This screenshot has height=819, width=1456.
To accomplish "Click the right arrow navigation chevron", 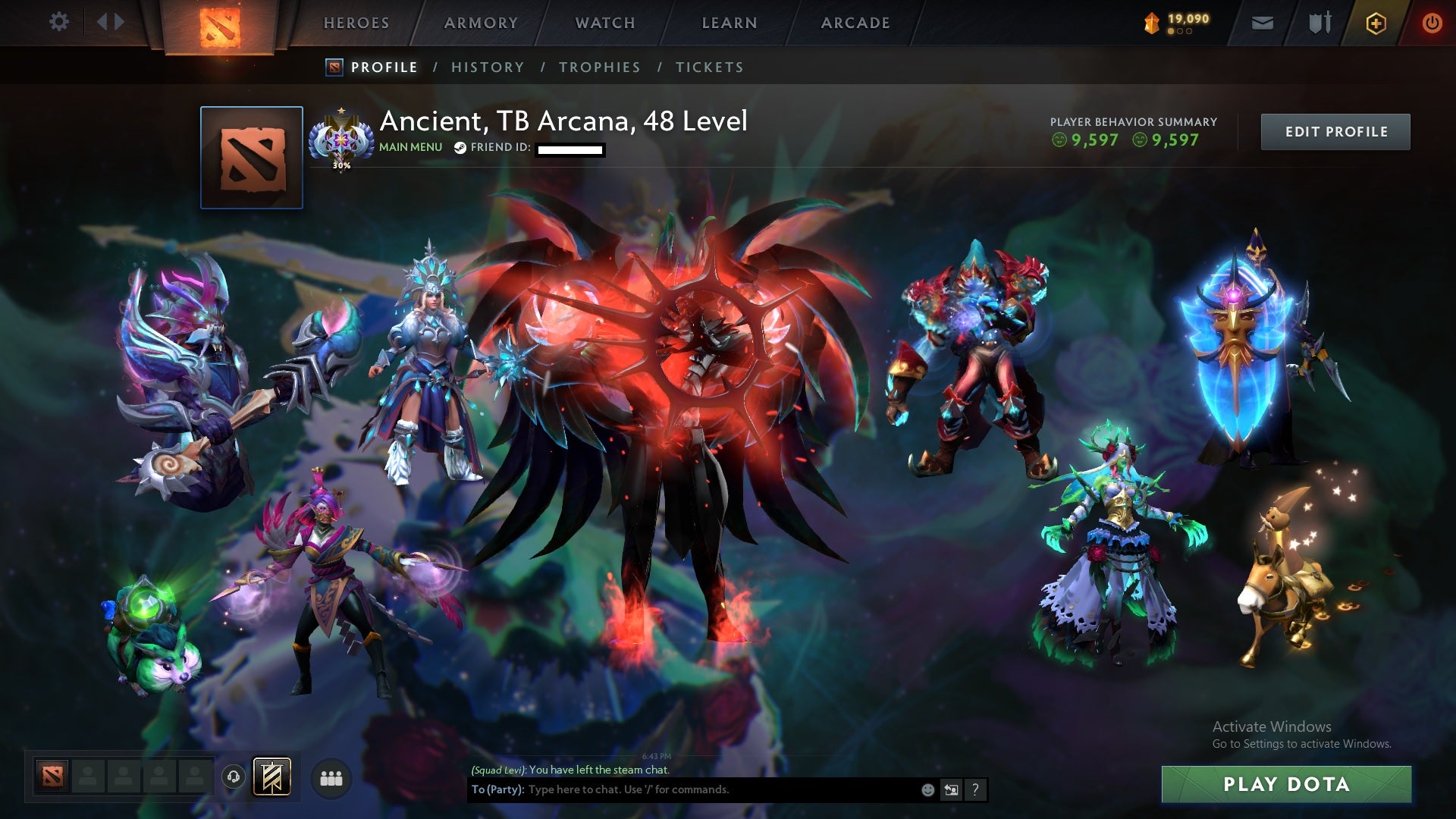I will (118, 21).
